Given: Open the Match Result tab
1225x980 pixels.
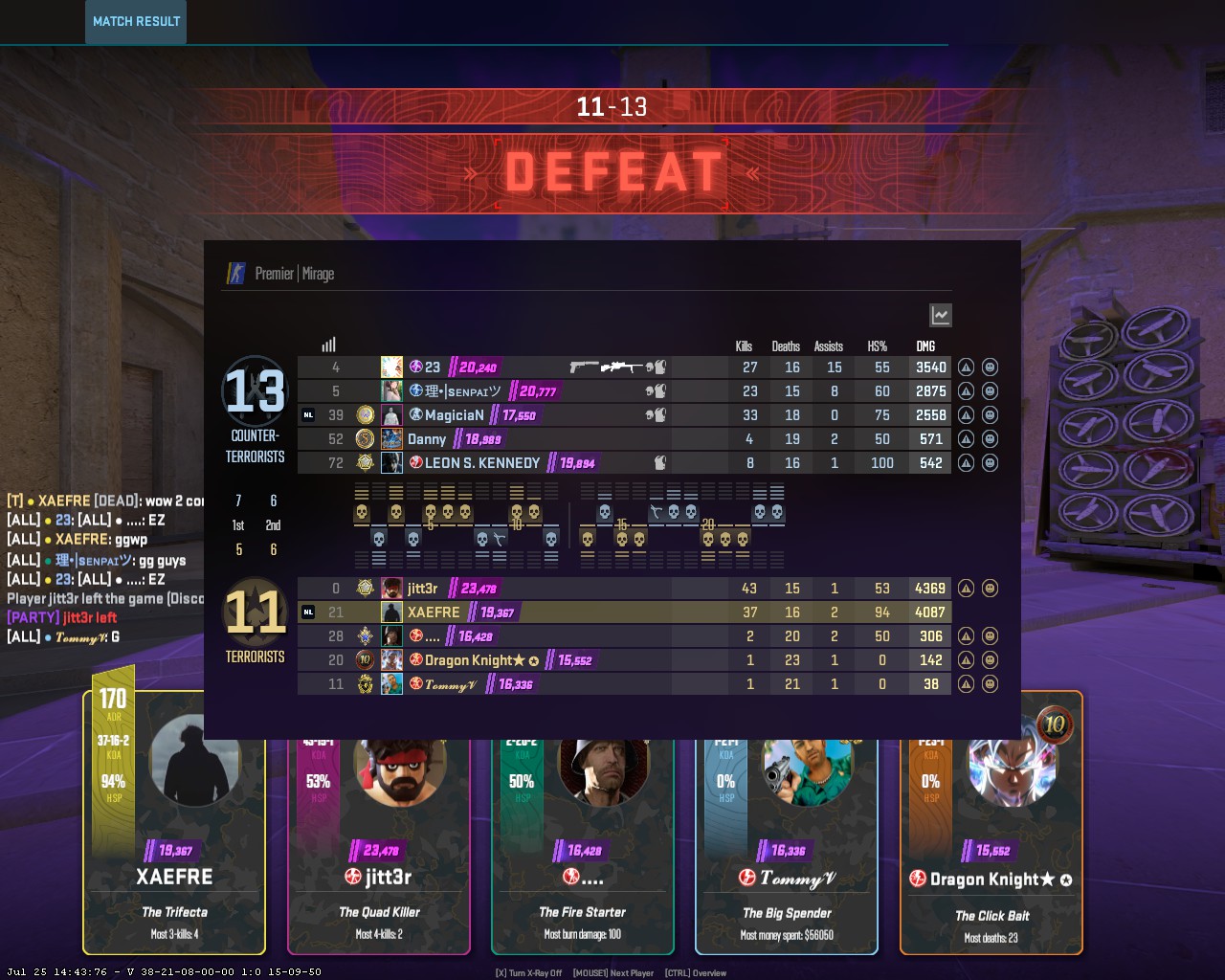Looking at the screenshot, I should coord(136,21).
